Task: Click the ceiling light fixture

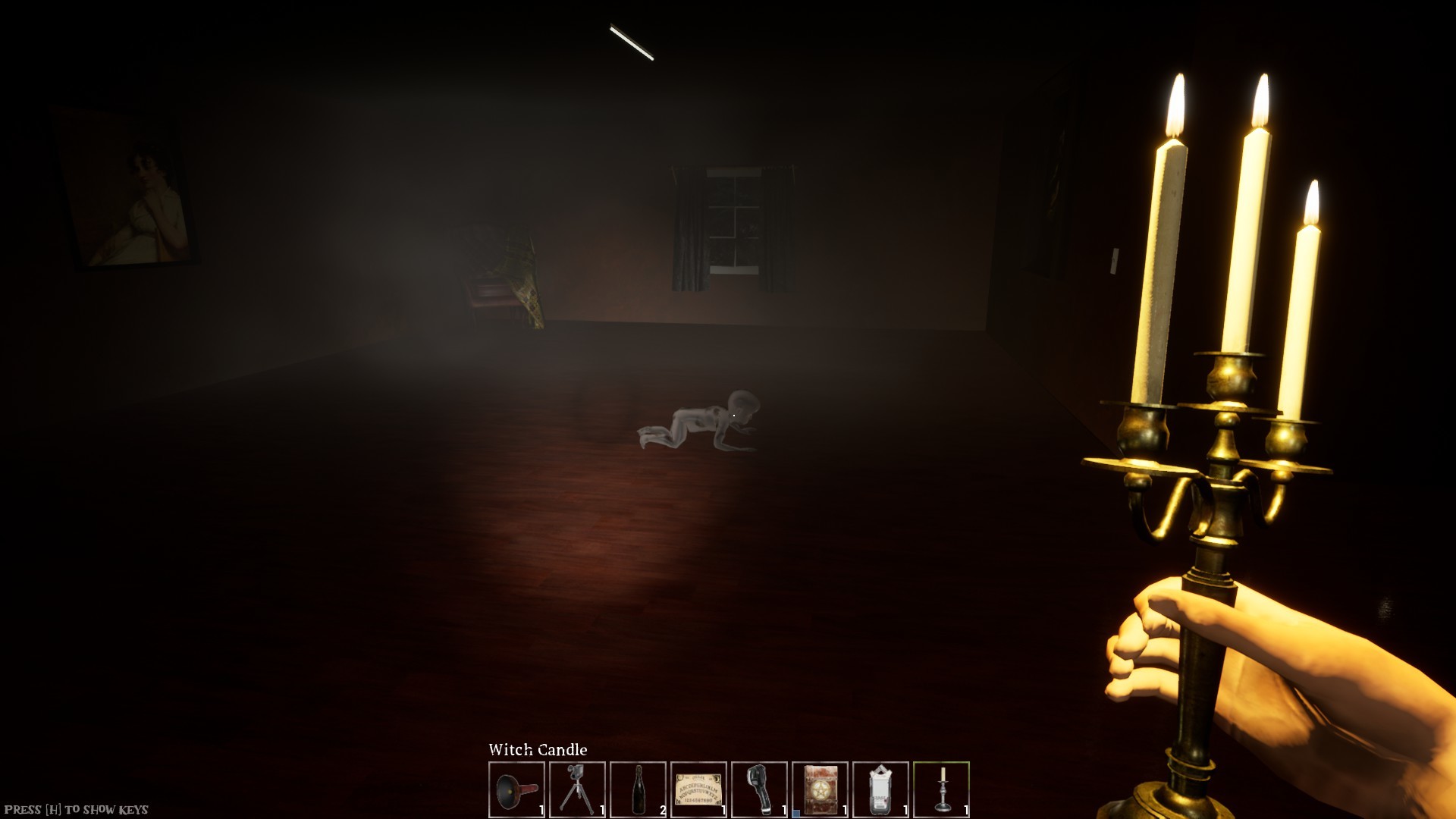Action: [633, 42]
